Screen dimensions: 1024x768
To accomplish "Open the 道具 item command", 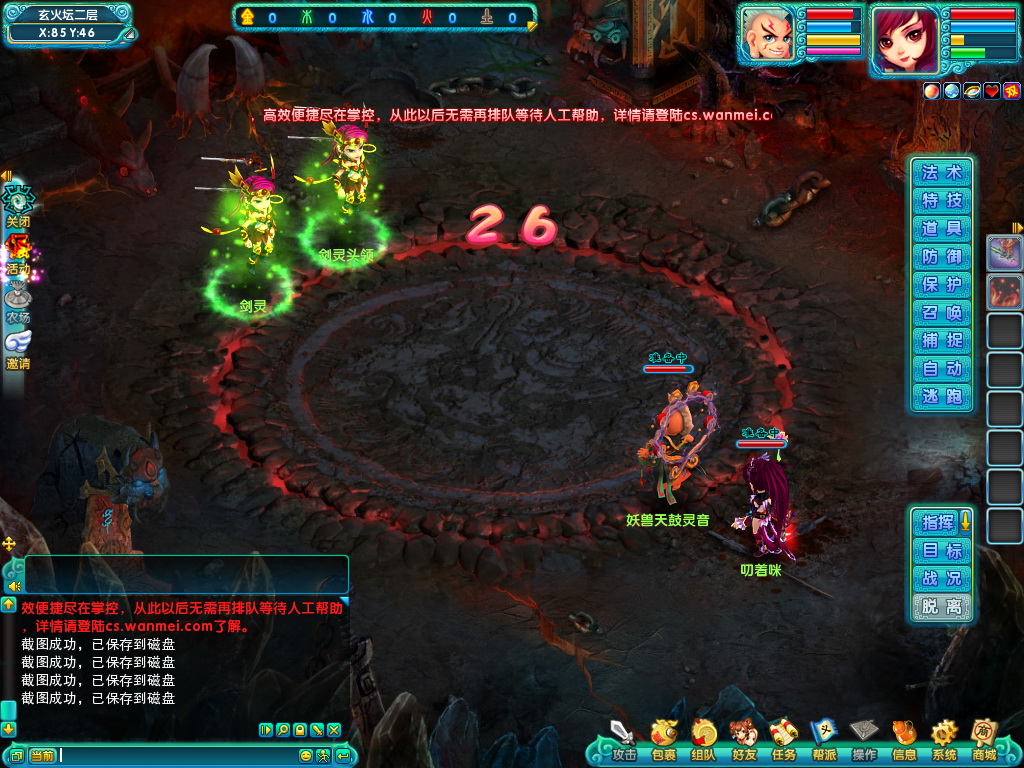I will click(941, 228).
